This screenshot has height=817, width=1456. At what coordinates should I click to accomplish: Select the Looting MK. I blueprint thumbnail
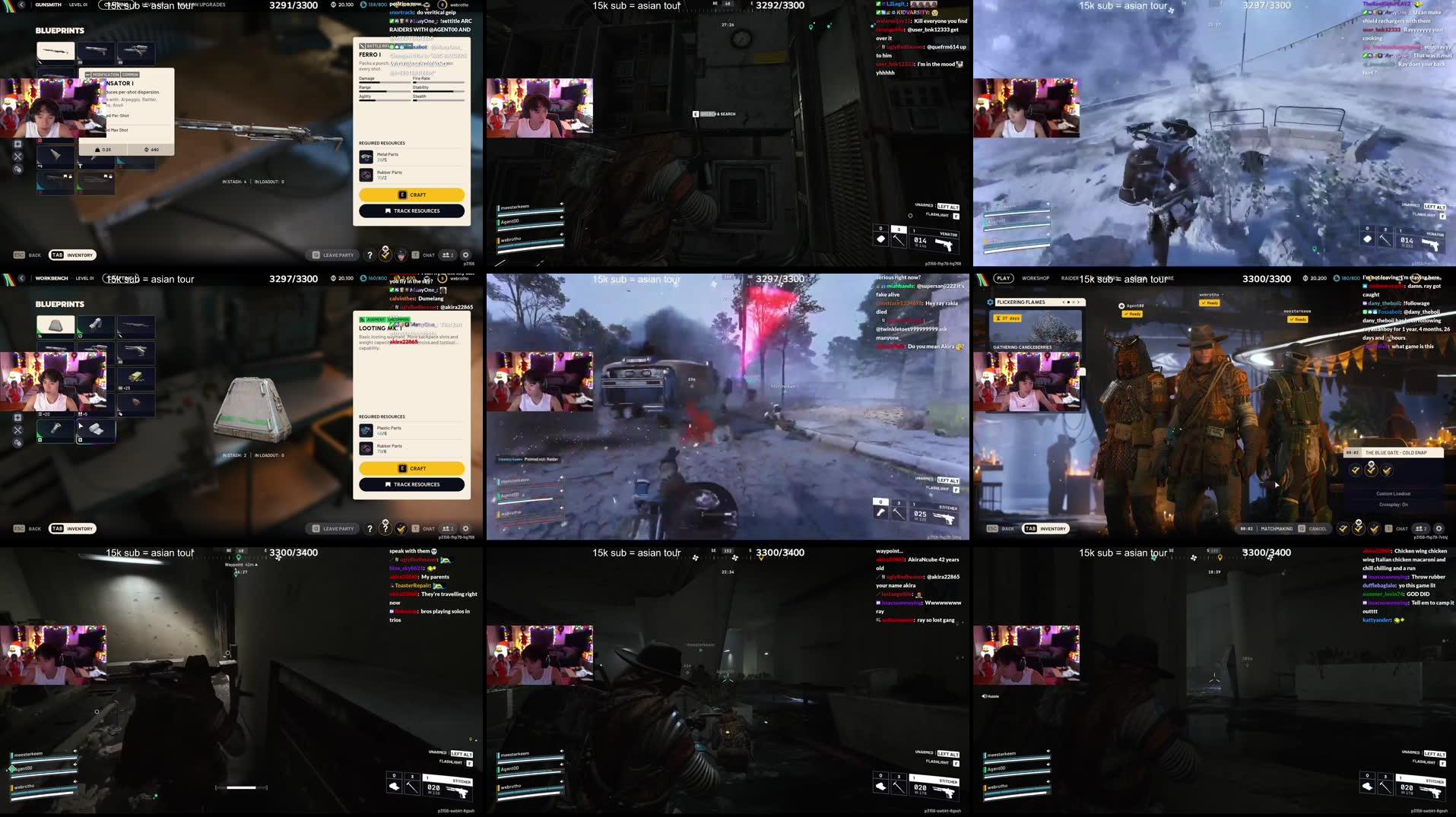[x=54, y=325]
